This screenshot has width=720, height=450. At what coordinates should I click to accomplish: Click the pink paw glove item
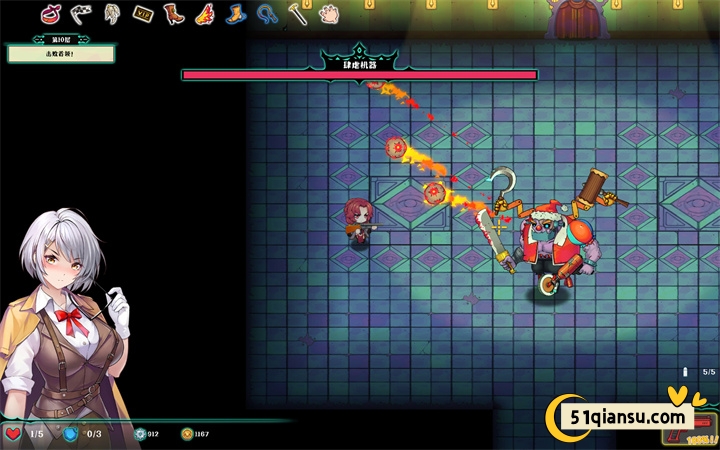click(328, 14)
